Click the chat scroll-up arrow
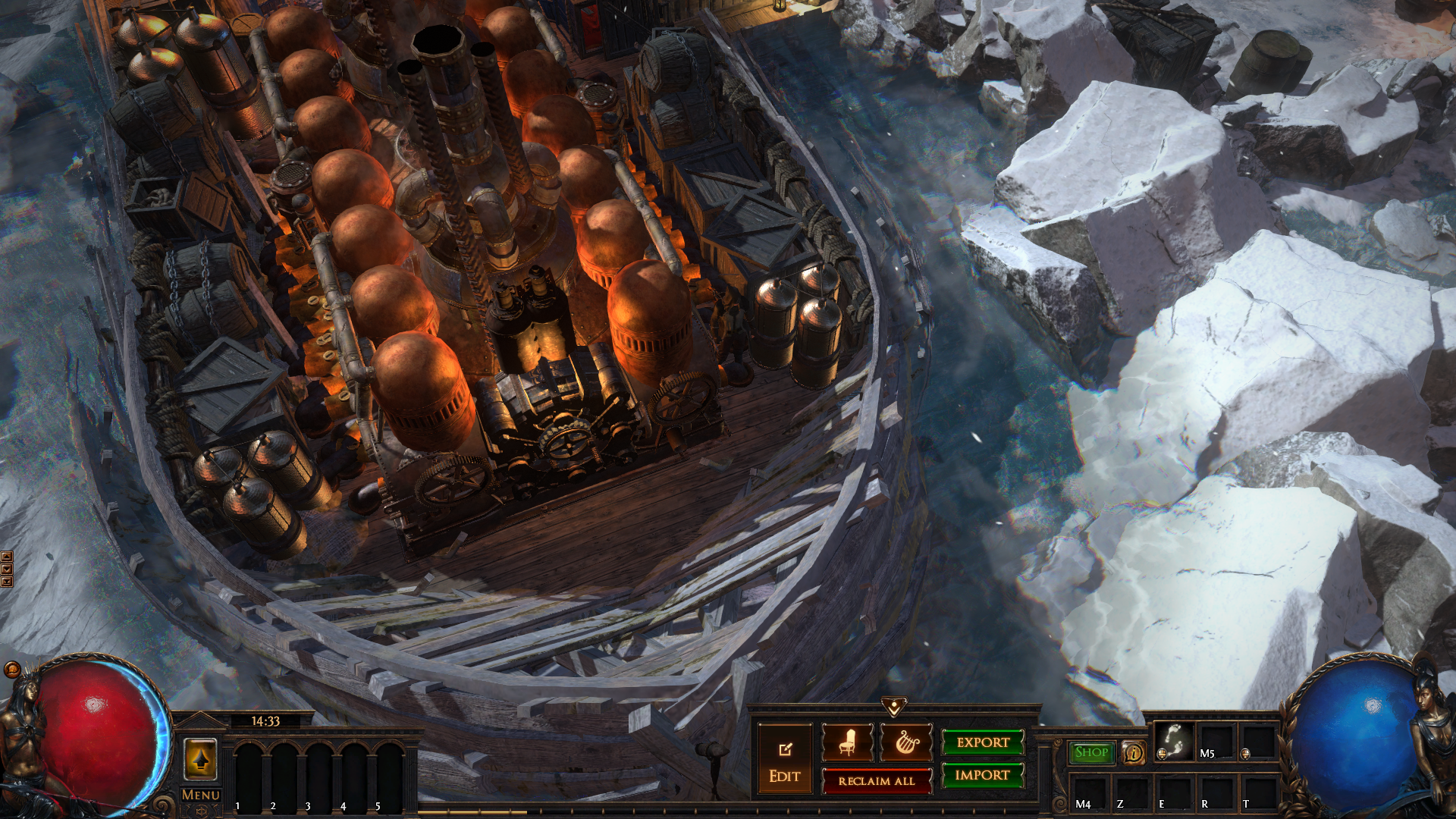Image resolution: width=1456 pixels, height=819 pixels. point(7,557)
